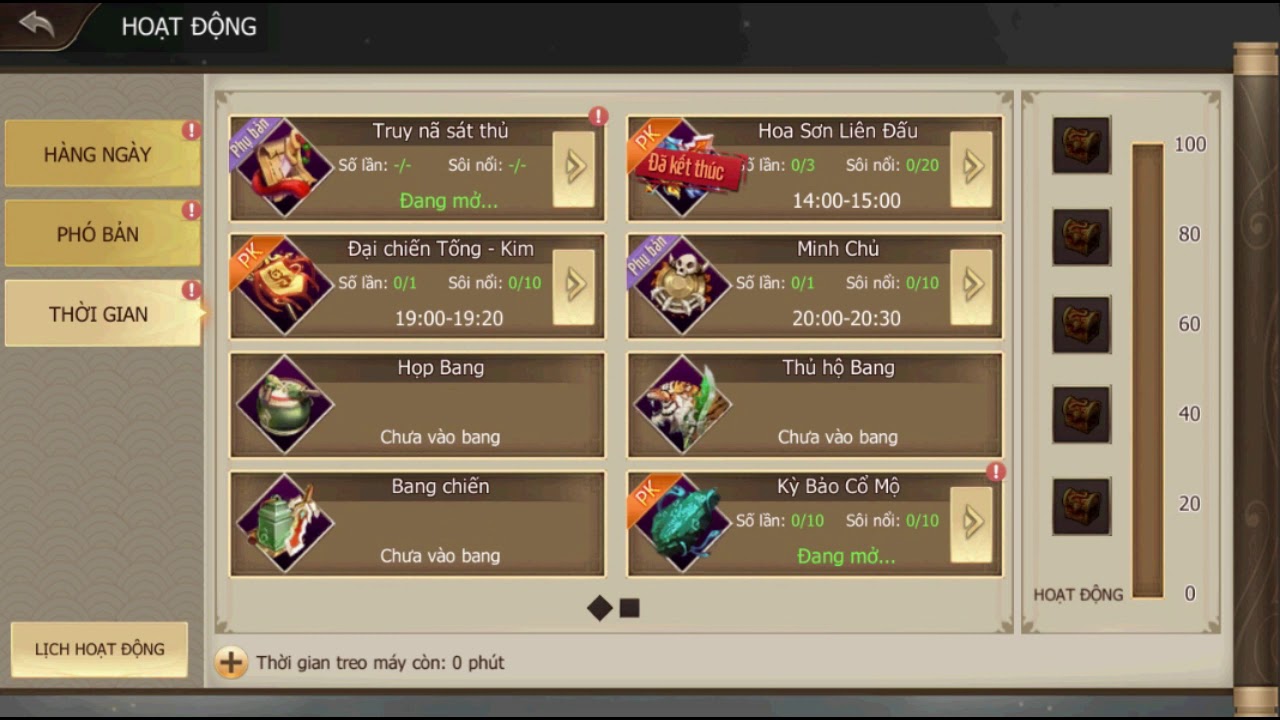Add more auto-play time with plus button

tap(231, 662)
